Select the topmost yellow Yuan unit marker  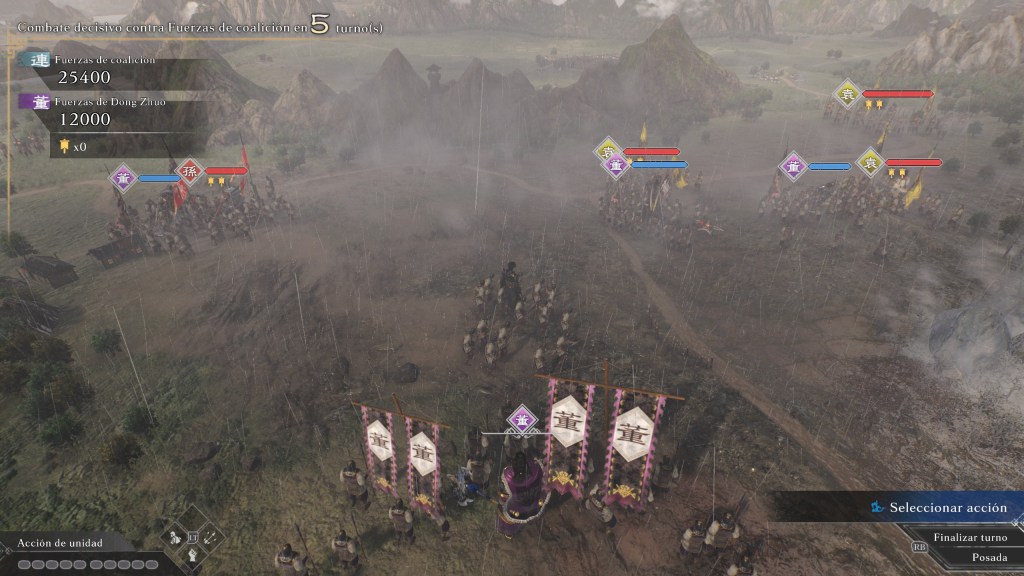[x=848, y=94]
